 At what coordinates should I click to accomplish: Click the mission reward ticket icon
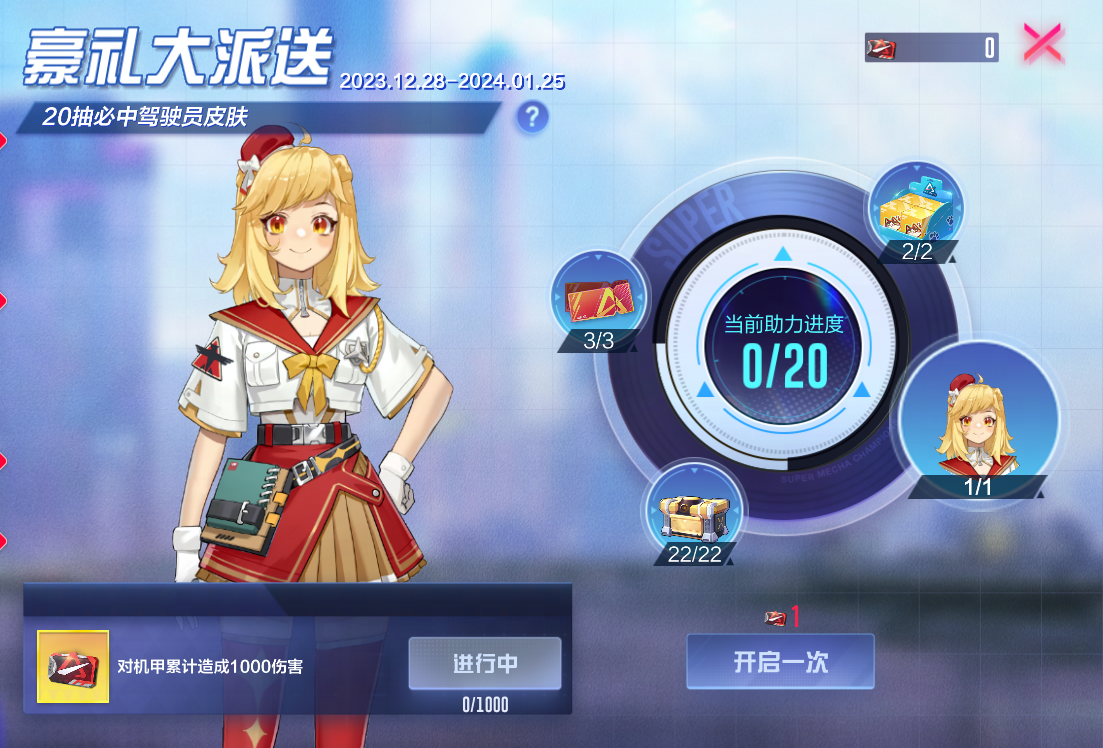coord(73,666)
